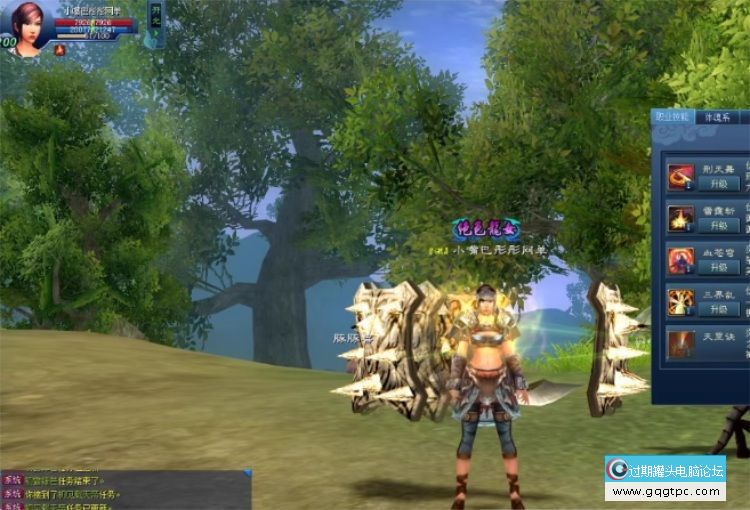Image resolution: width=750 pixels, height=510 pixels.
Task: Visit the www.gqgtpc.com watermark link
Action: pyautogui.click(x=666, y=492)
